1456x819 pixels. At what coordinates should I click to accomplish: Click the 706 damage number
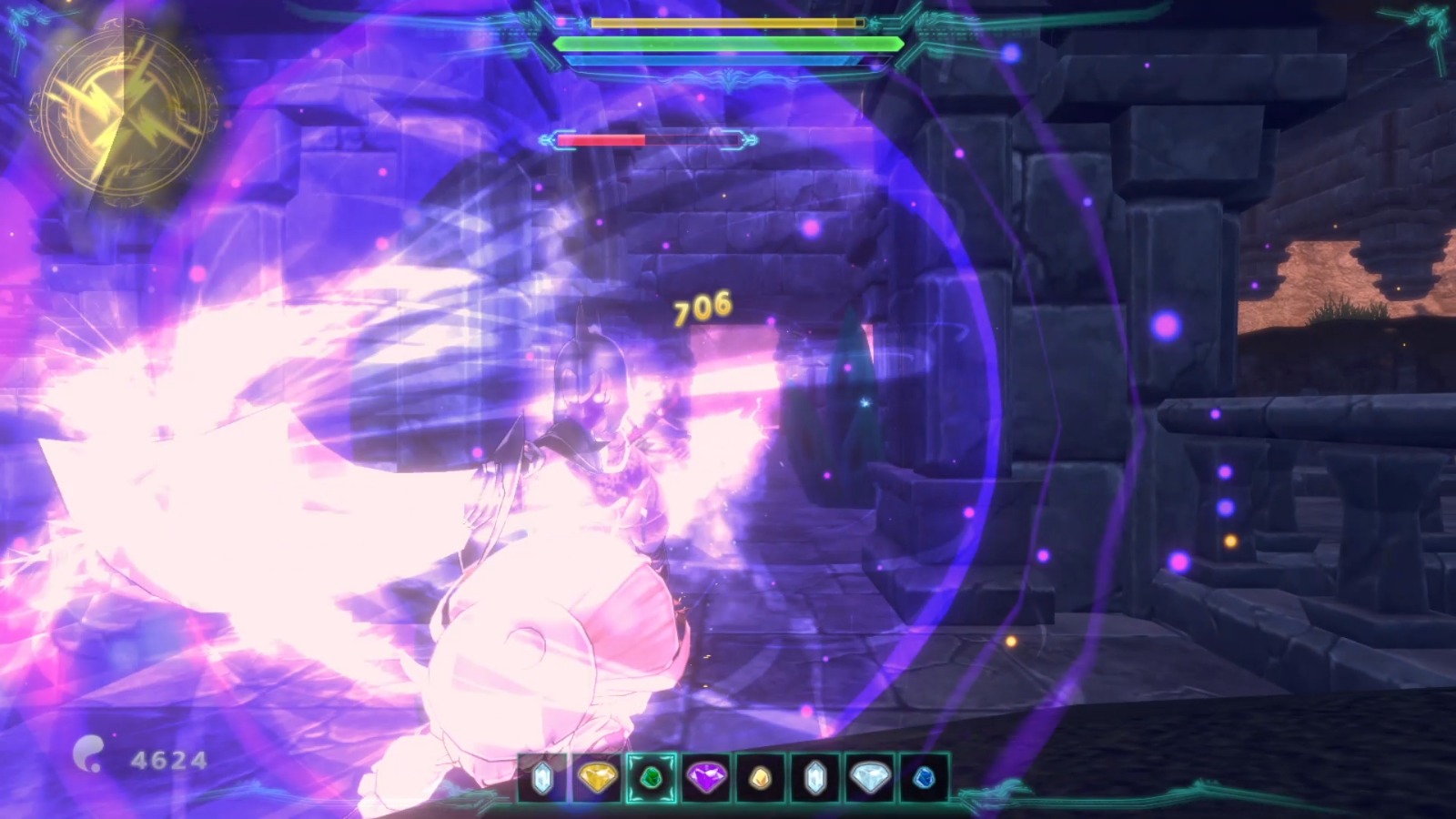point(701,308)
